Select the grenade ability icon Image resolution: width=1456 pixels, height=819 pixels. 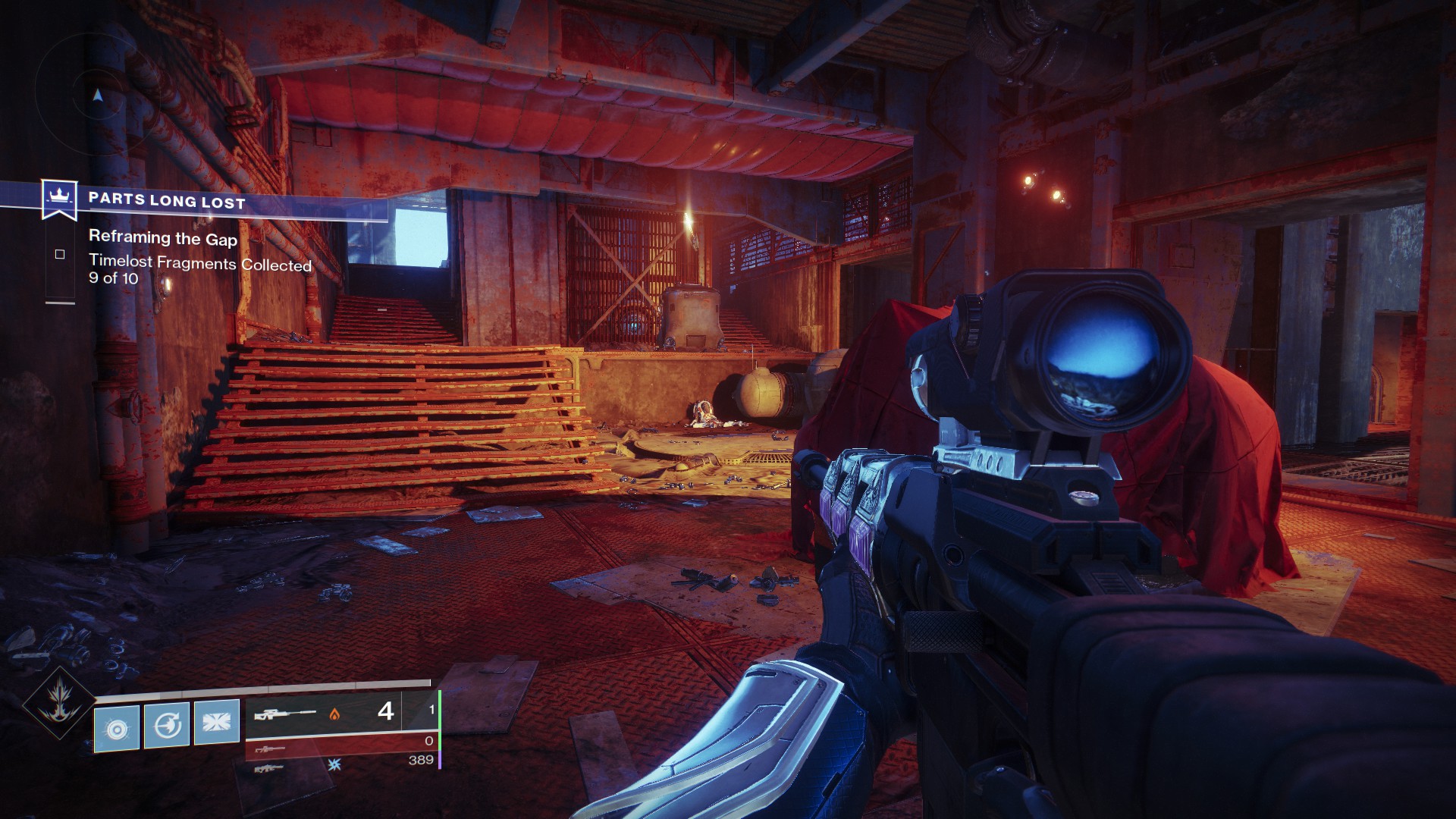[x=117, y=728]
